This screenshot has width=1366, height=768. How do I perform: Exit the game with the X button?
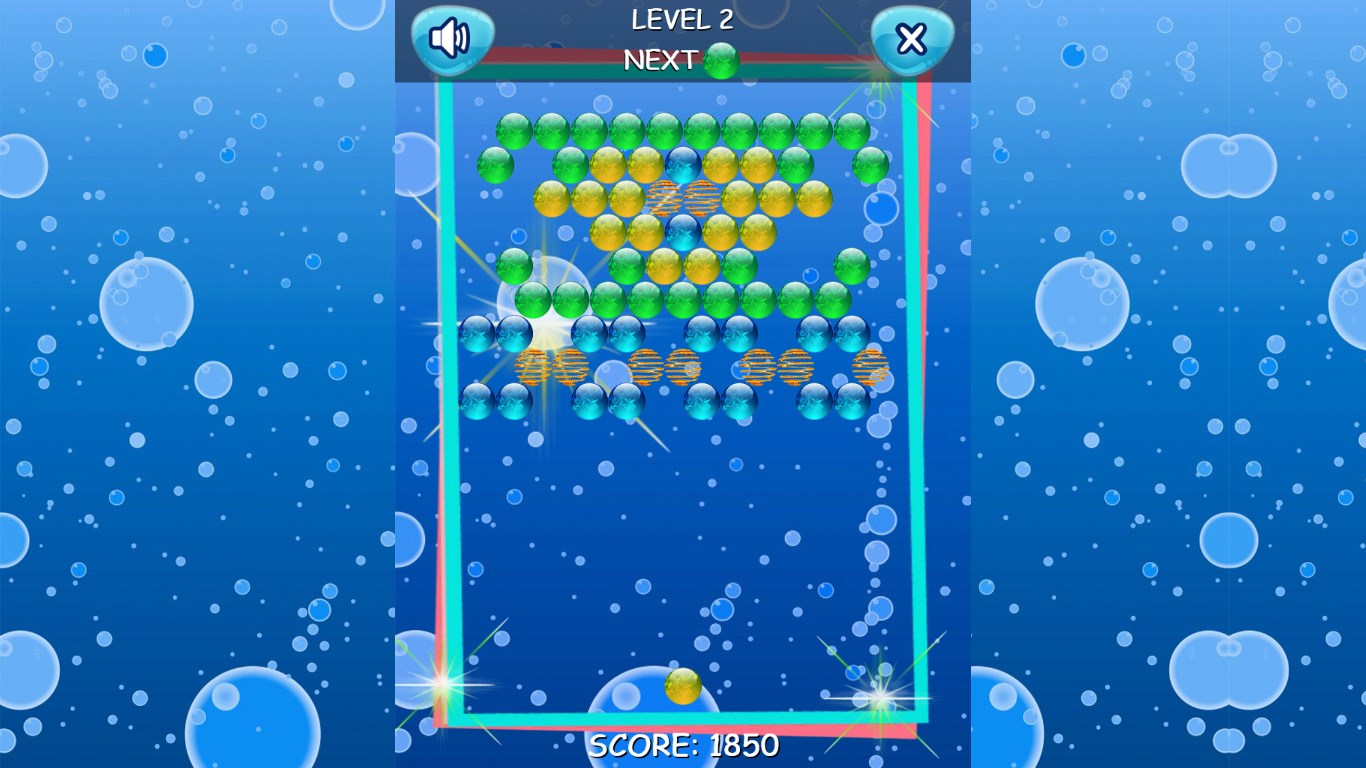coord(911,37)
